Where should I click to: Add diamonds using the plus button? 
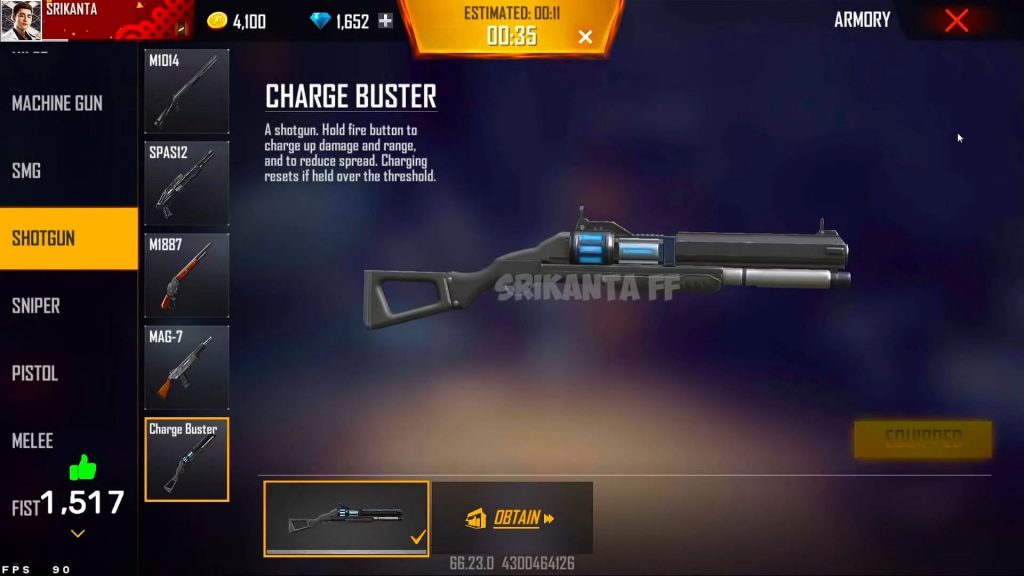pyautogui.click(x=385, y=21)
